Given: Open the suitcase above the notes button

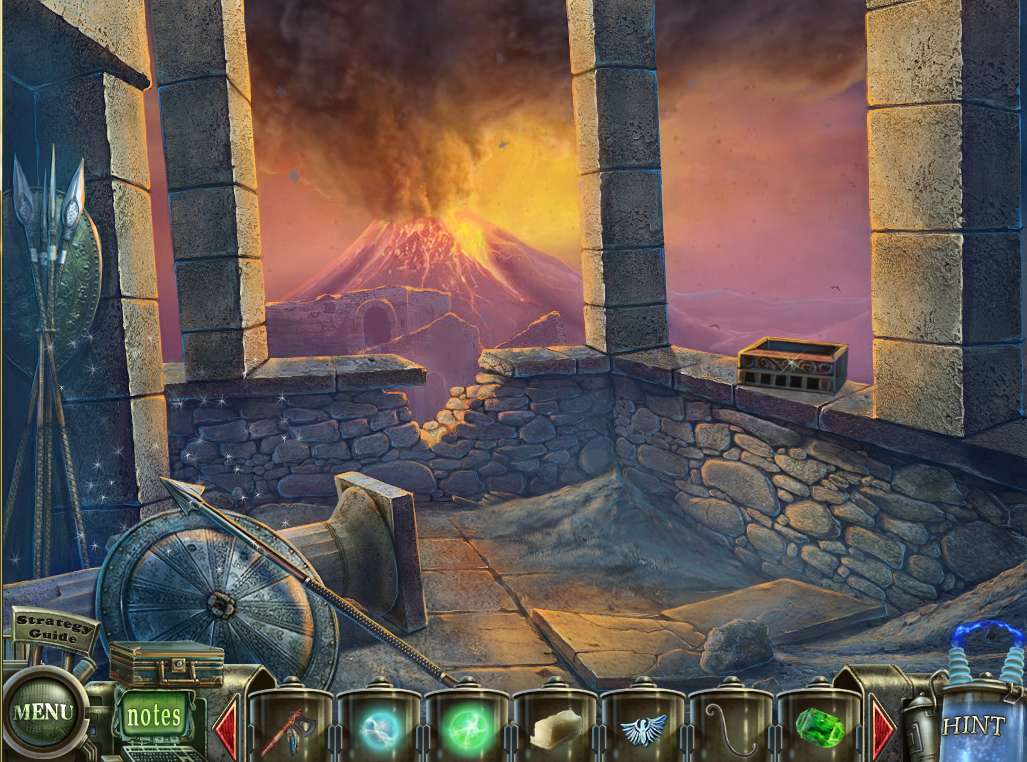Looking at the screenshot, I should 166,664.
